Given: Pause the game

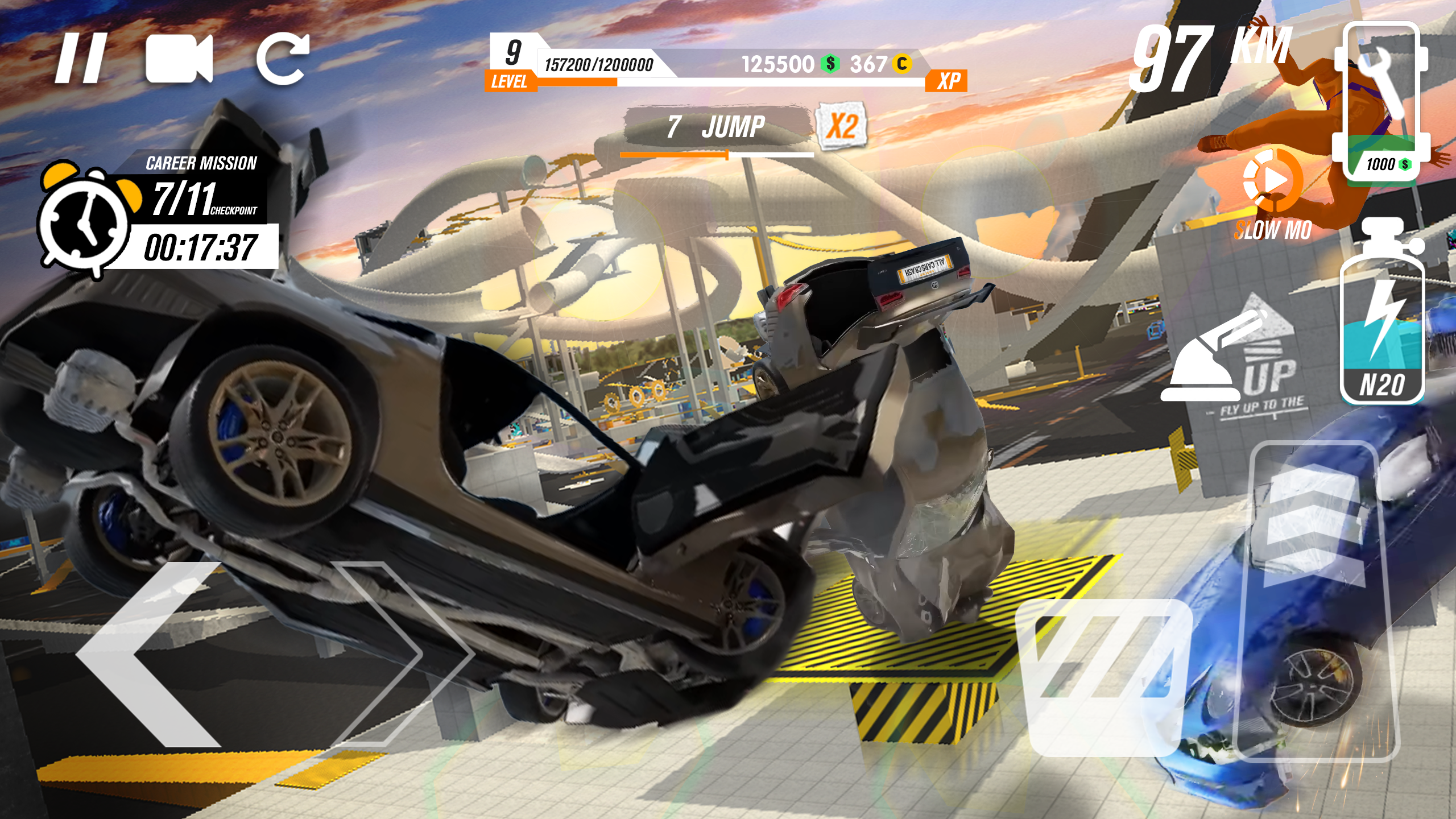Looking at the screenshot, I should 81,59.
